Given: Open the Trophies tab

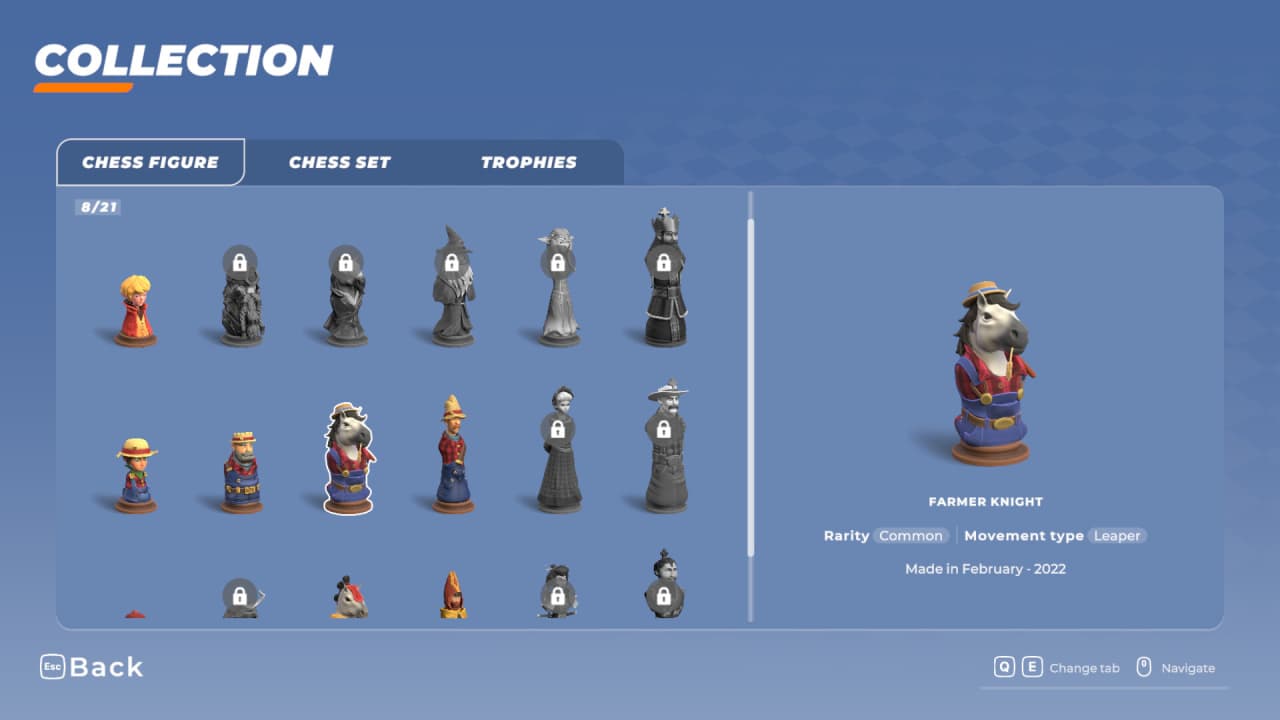Looking at the screenshot, I should (x=528, y=162).
